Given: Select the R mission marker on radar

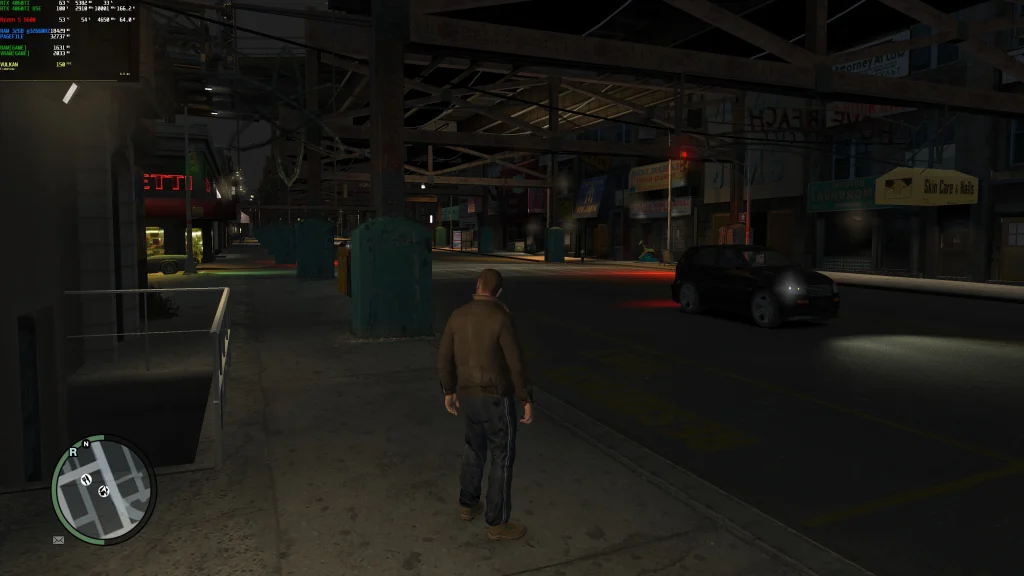Looking at the screenshot, I should [73, 452].
